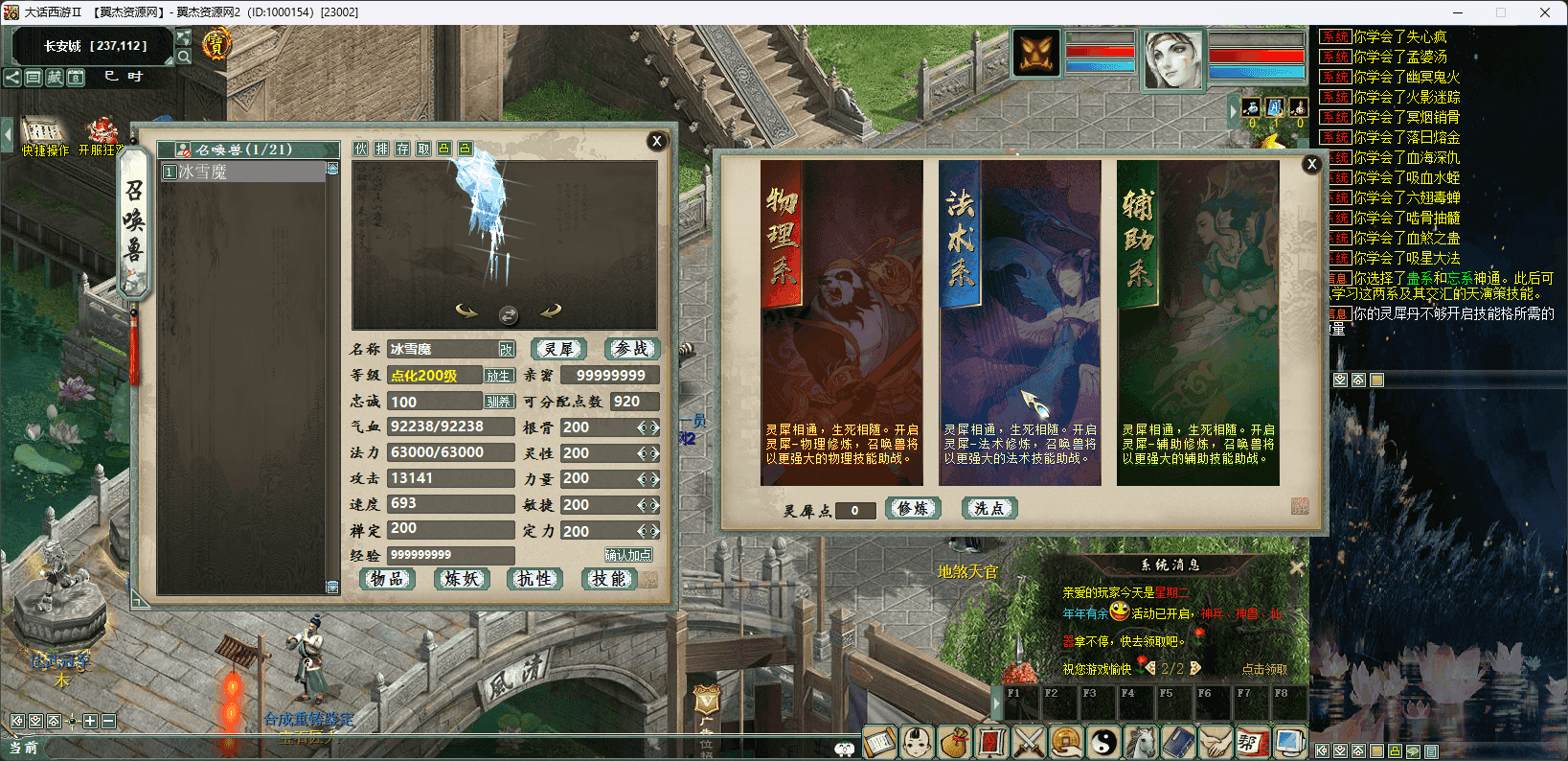Select 冰雪魔 in the summon list
Viewport: 1568px width, 761px height.
244,172
